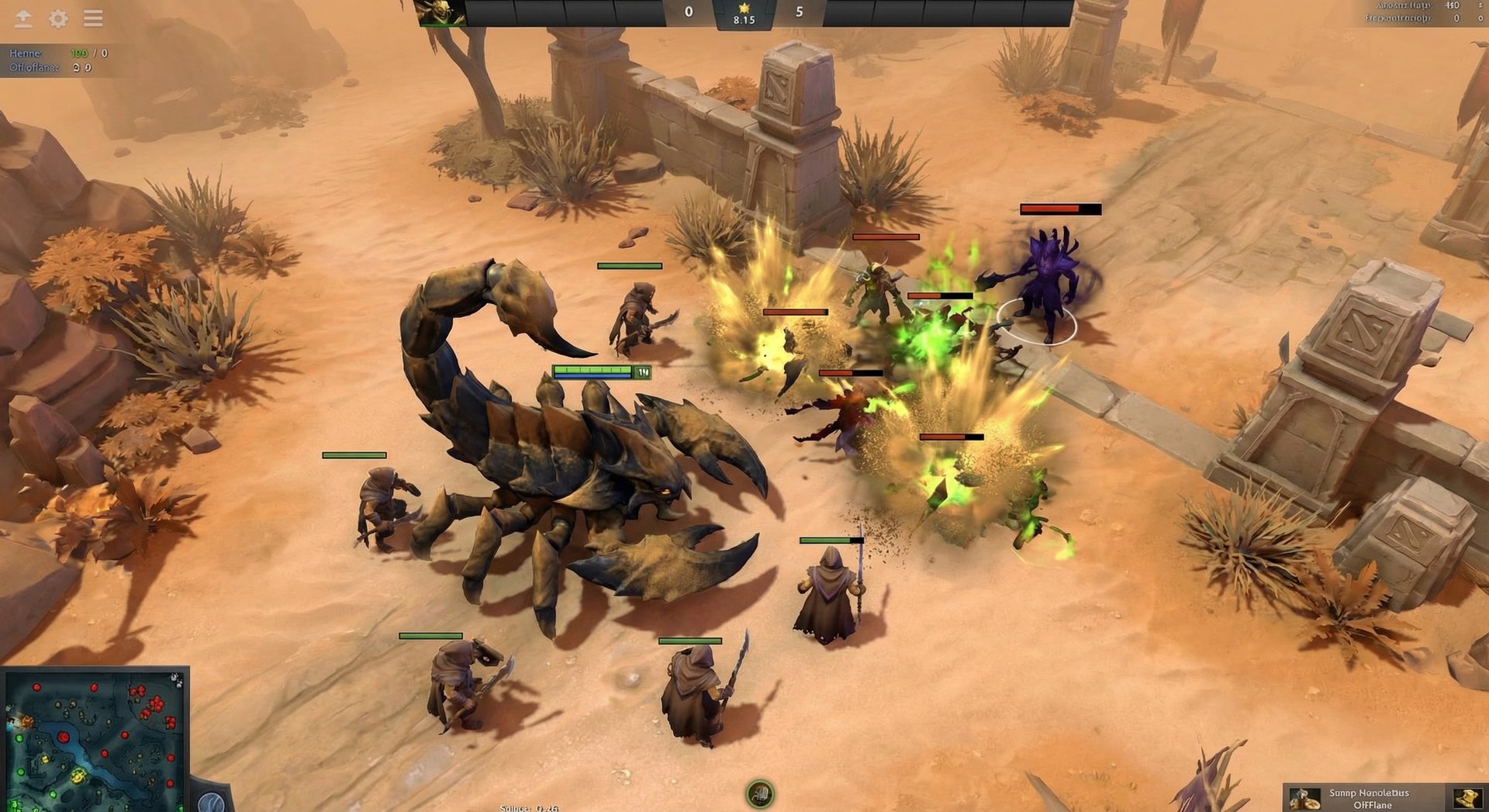The width and height of the screenshot is (1489, 812).
Task: Click the selected unit's green health bar
Action: 593,371
